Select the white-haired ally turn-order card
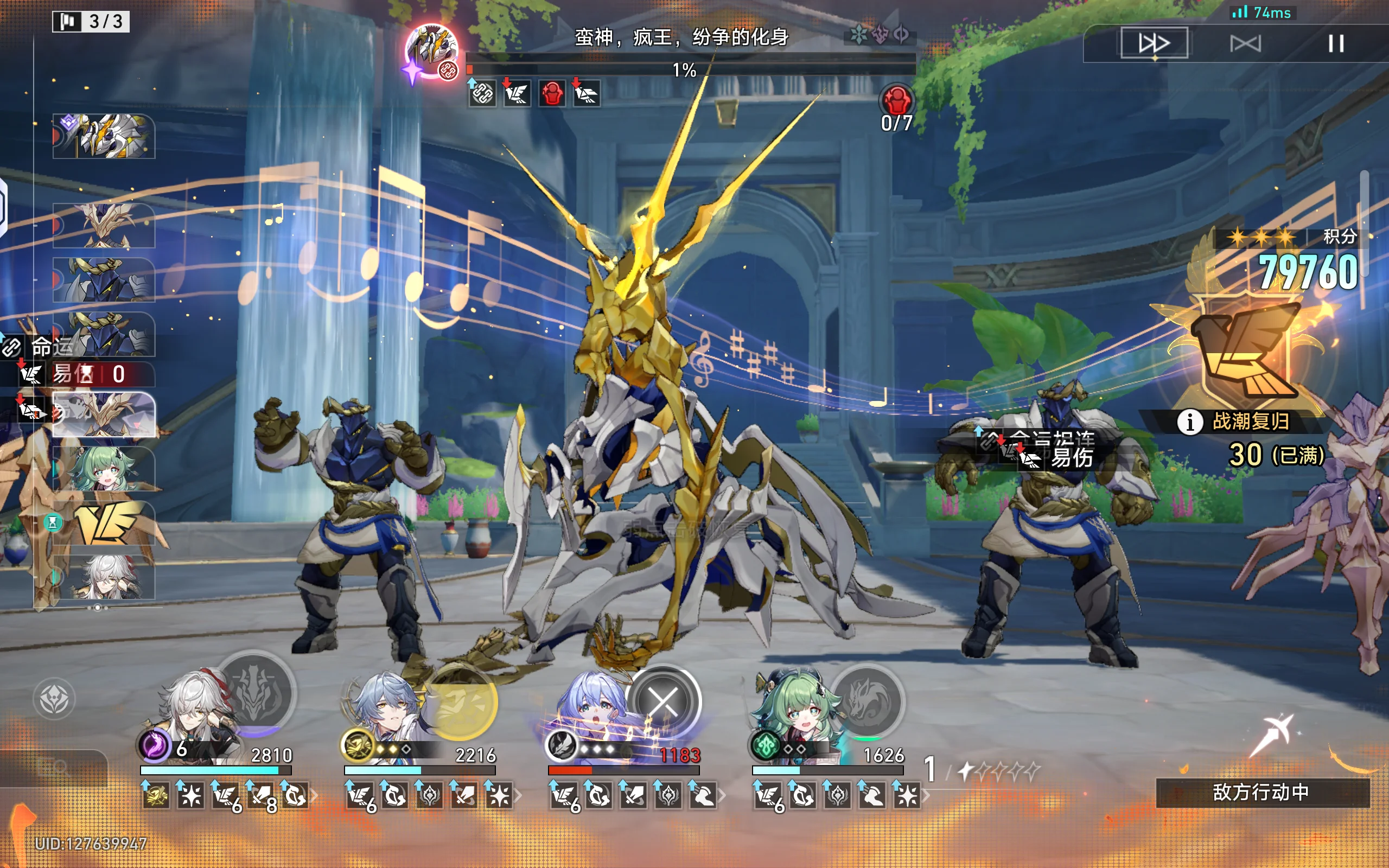 pyautogui.click(x=104, y=577)
